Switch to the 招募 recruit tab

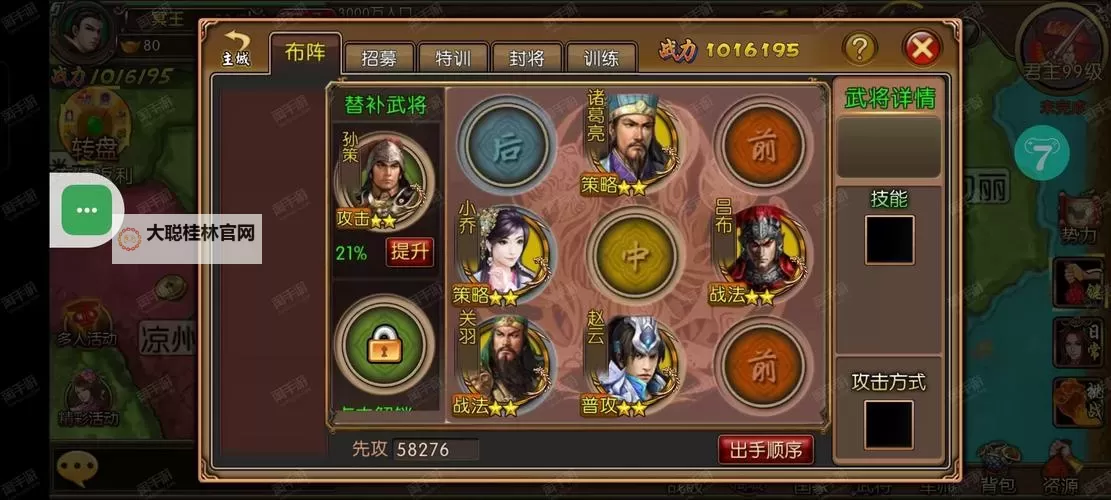pos(379,58)
